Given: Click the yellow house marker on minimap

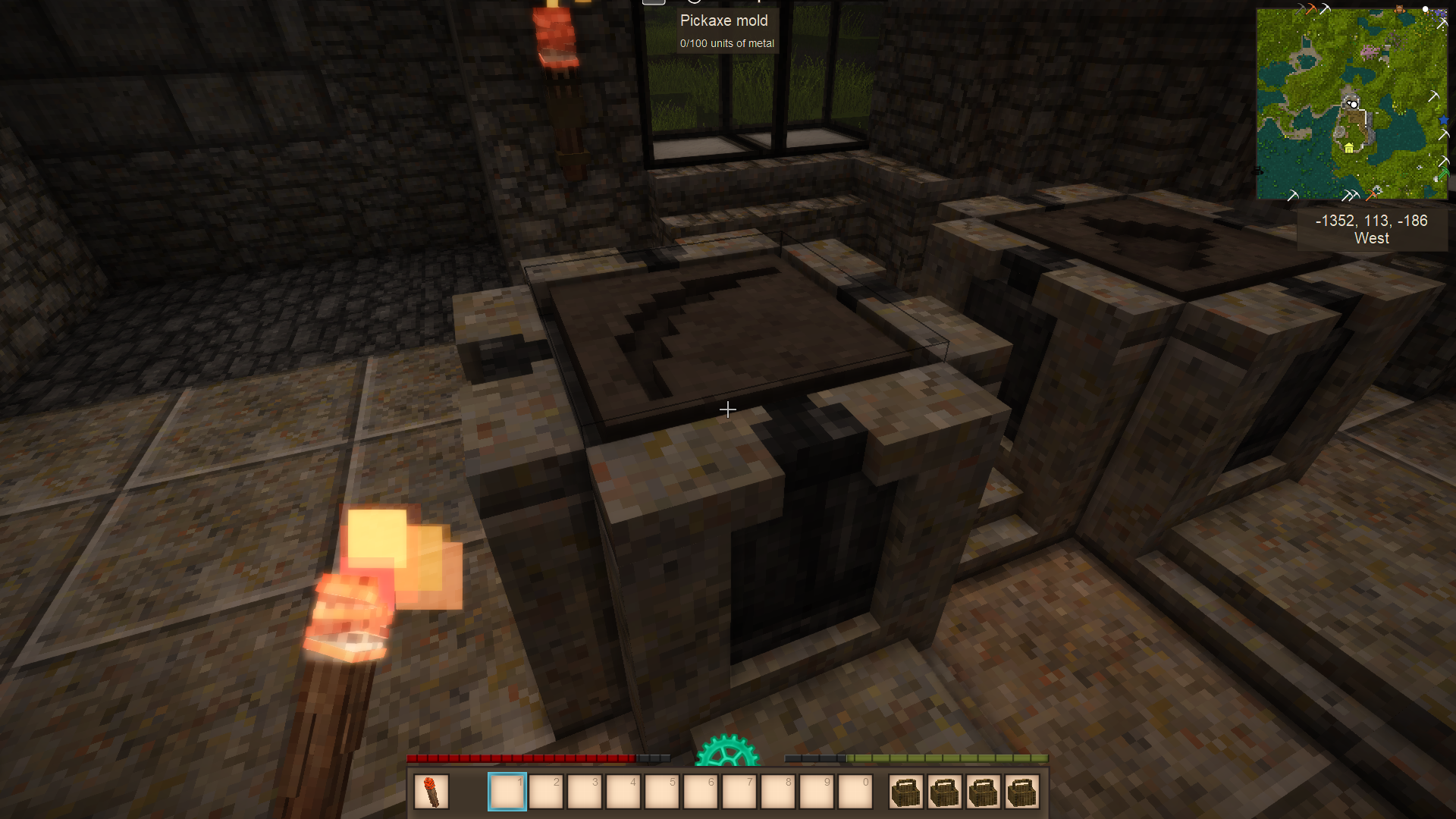Looking at the screenshot, I should click(x=1349, y=148).
